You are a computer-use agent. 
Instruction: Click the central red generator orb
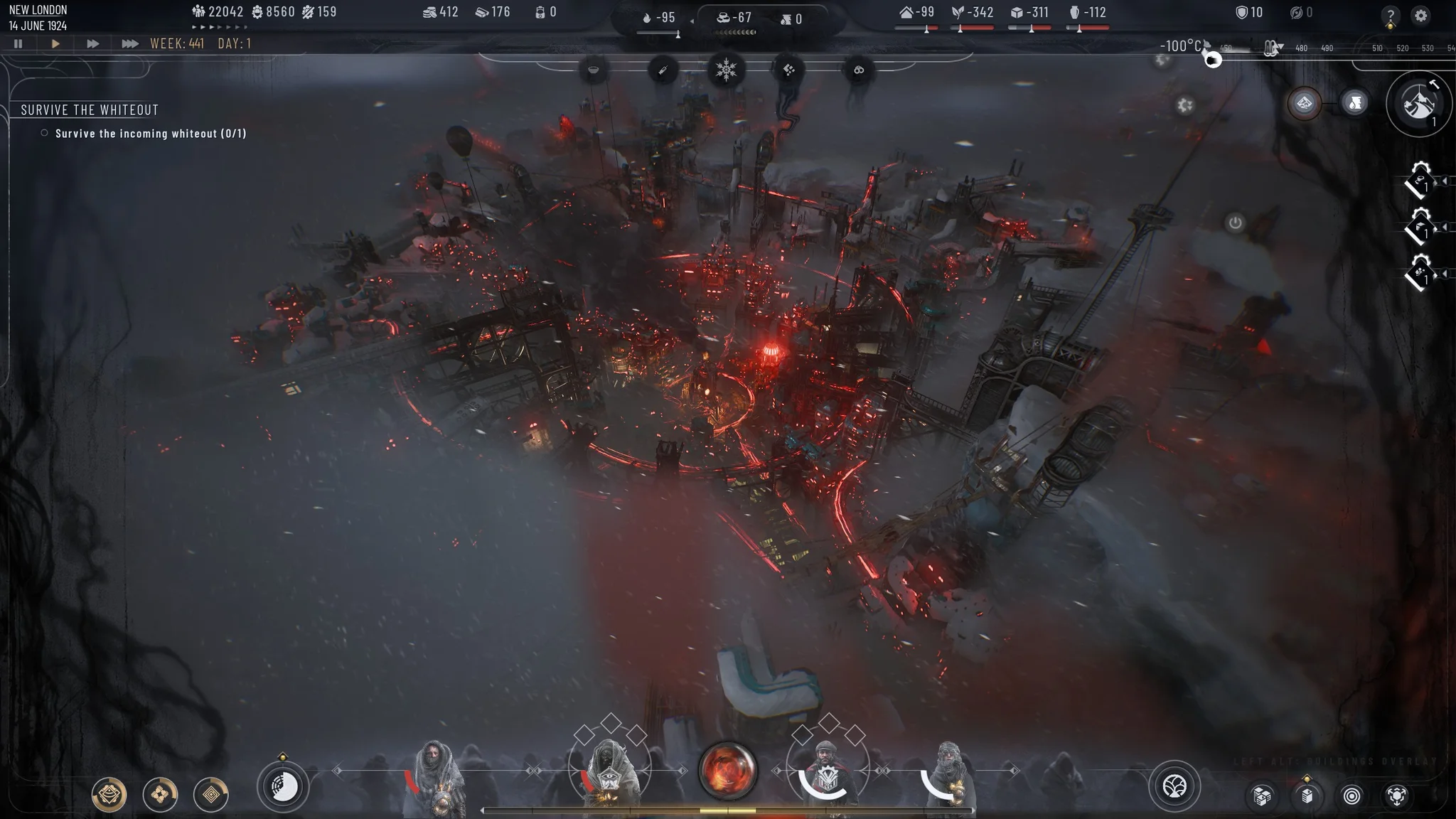pyautogui.click(x=727, y=770)
